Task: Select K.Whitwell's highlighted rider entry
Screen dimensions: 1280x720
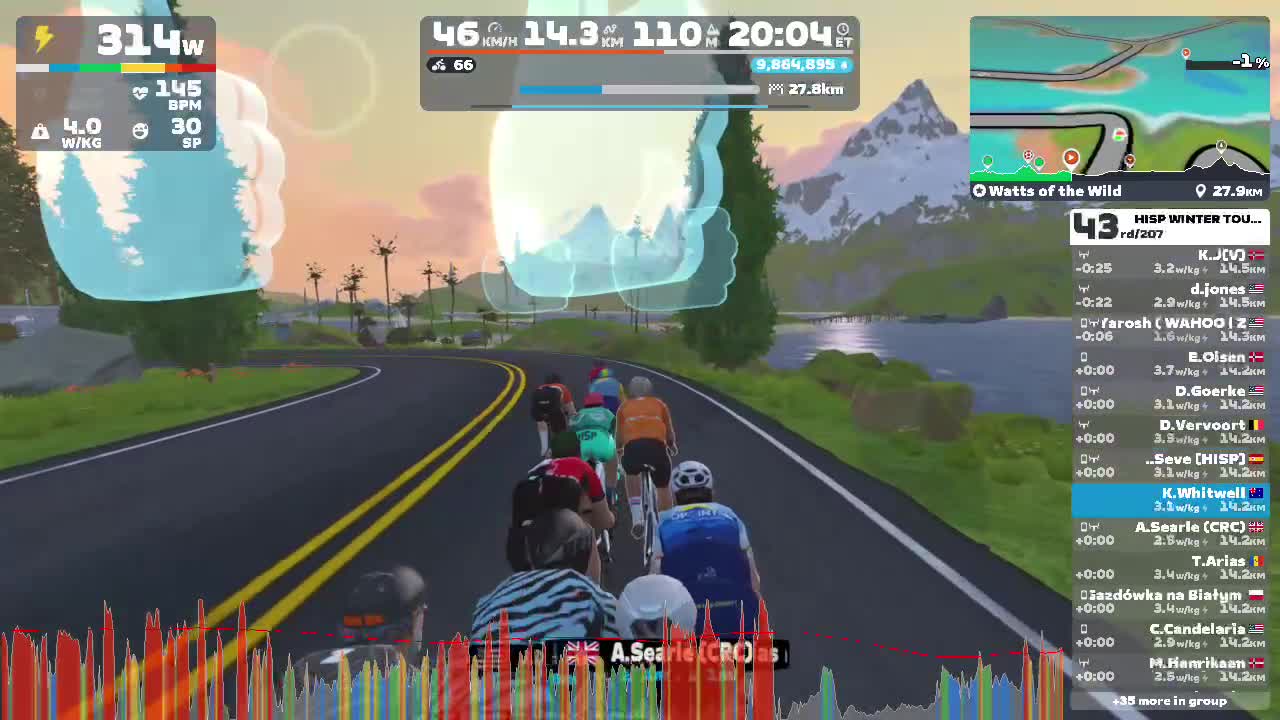Action: [1175, 499]
